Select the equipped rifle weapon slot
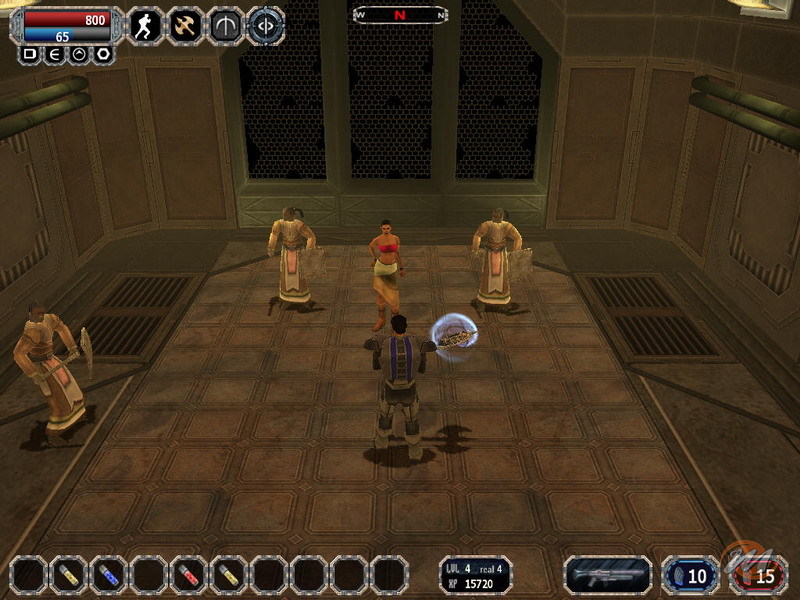This screenshot has height=600, width=800. [608, 575]
